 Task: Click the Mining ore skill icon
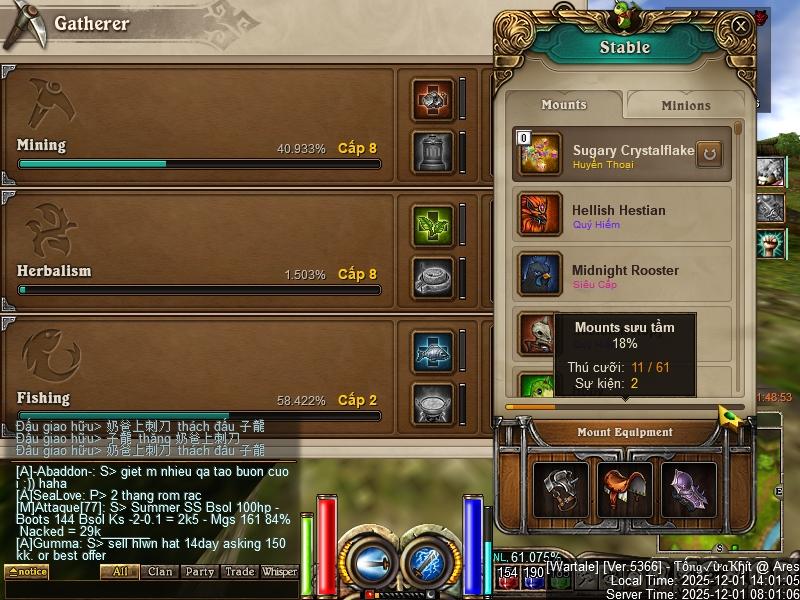click(x=433, y=100)
